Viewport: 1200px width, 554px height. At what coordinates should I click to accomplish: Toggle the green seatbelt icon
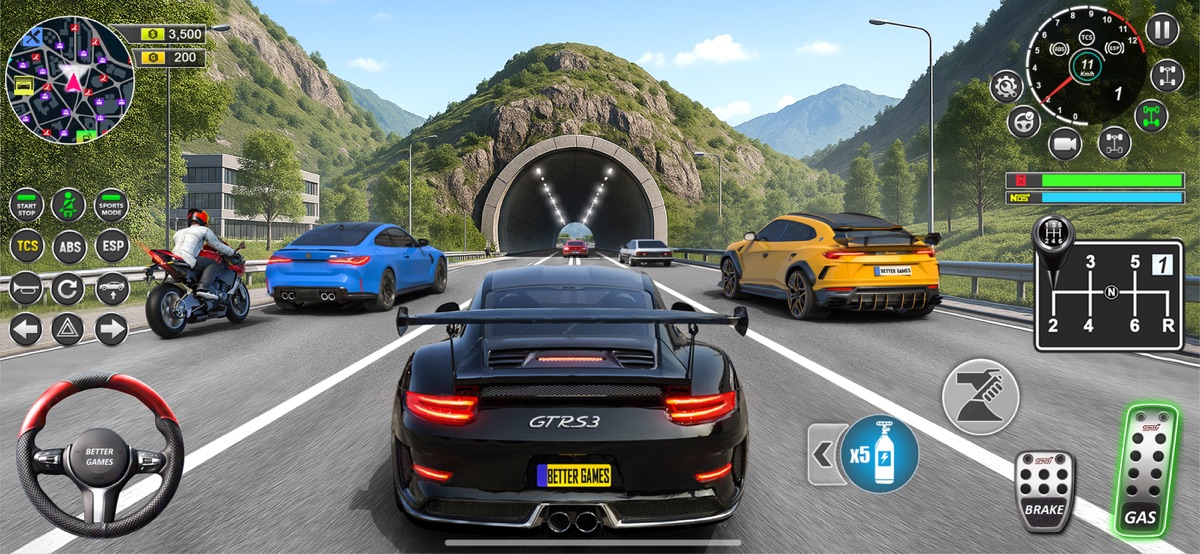(69, 205)
